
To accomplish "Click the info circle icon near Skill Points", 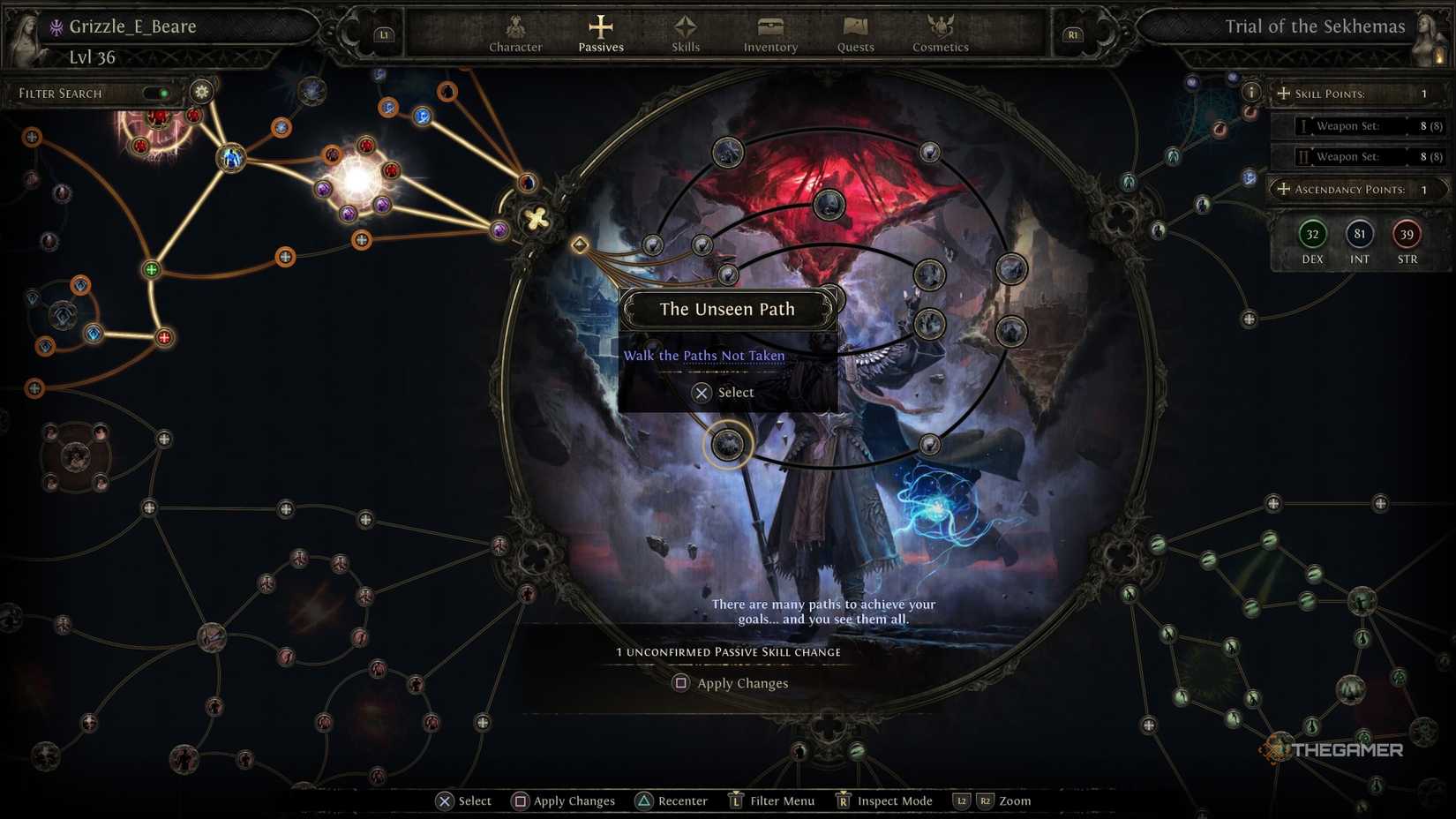I will [x=1251, y=91].
